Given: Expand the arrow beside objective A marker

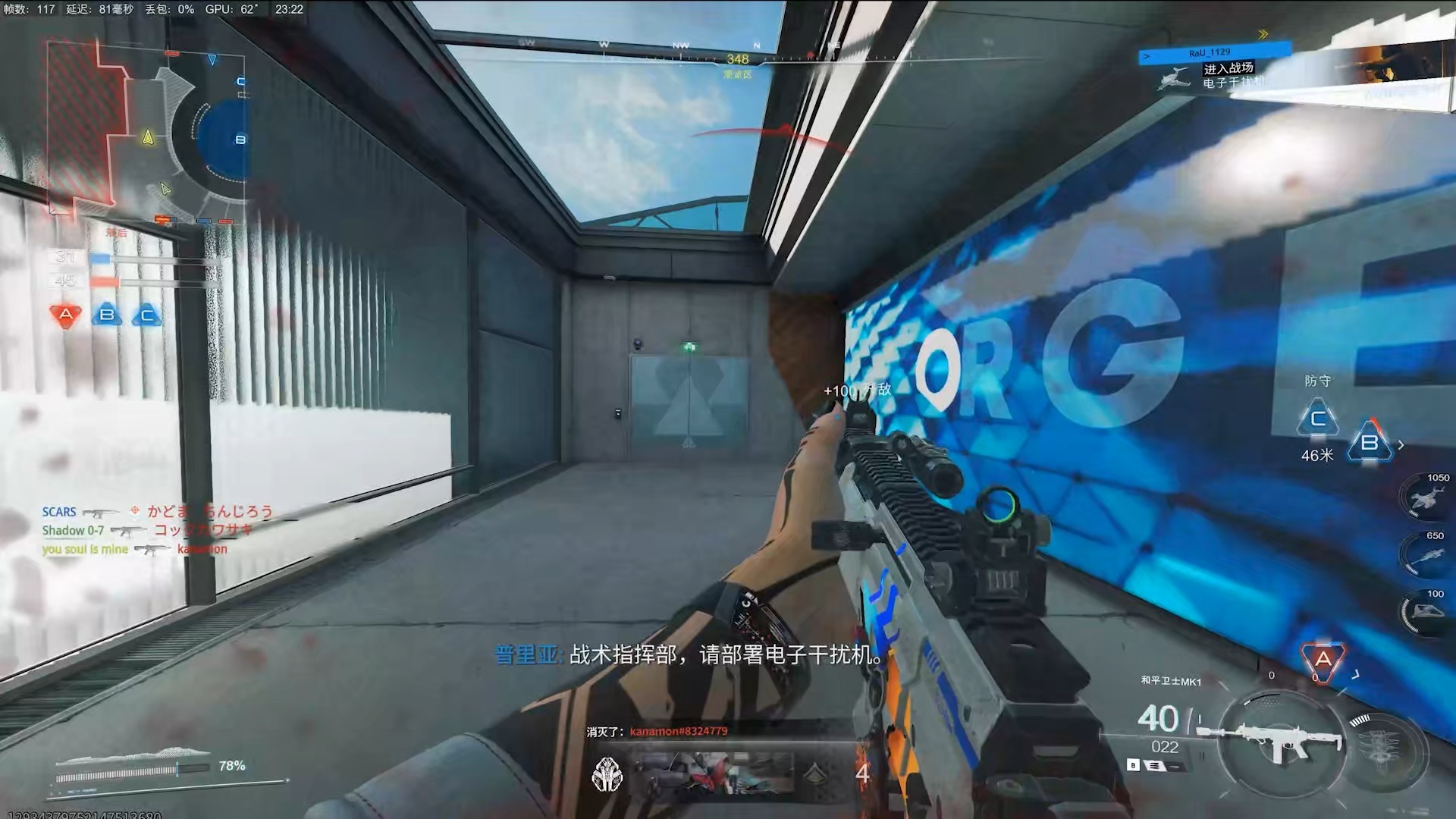Looking at the screenshot, I should (1356, 673).
